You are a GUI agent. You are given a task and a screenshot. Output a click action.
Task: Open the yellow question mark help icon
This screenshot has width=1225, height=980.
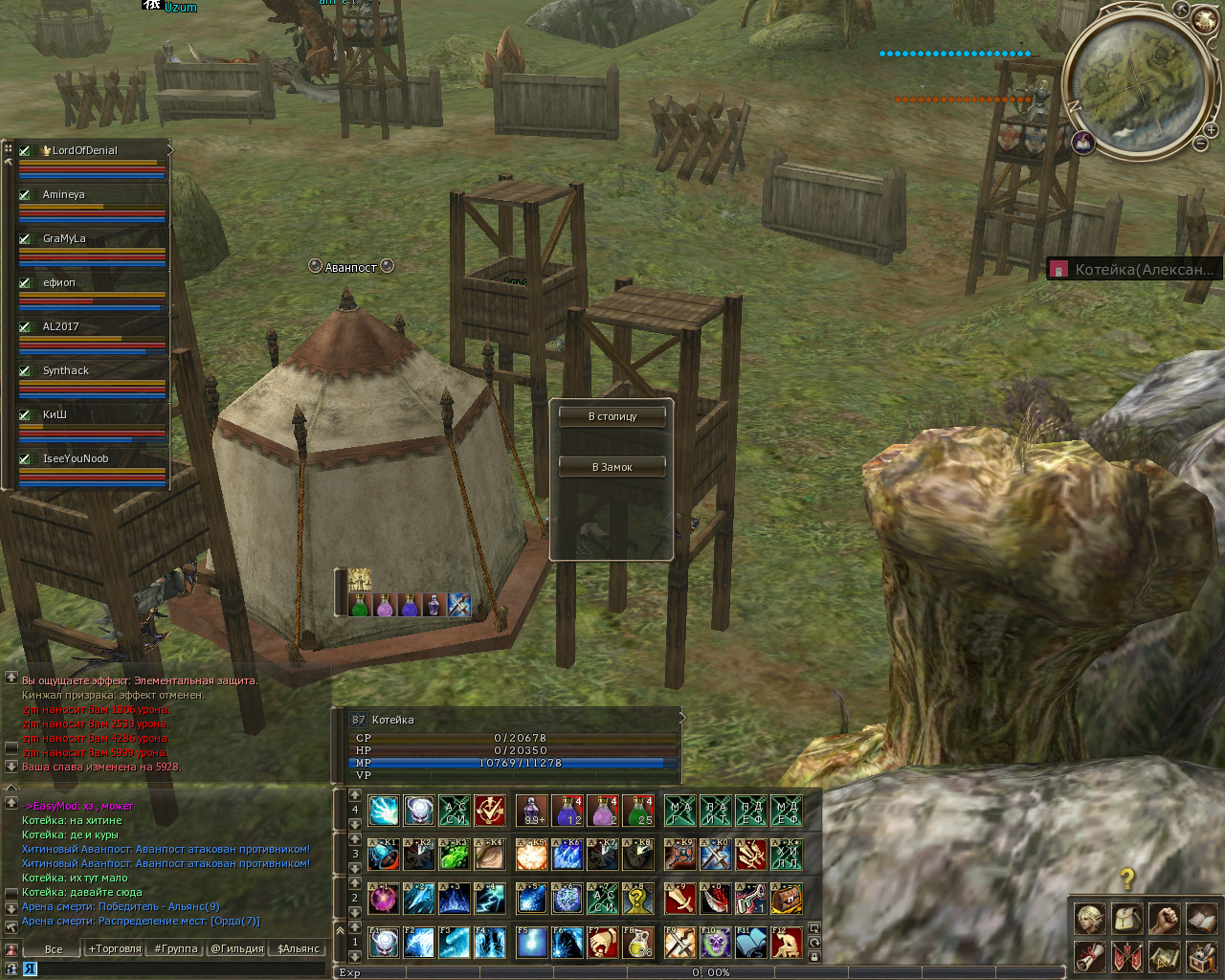coord(1127,879)
